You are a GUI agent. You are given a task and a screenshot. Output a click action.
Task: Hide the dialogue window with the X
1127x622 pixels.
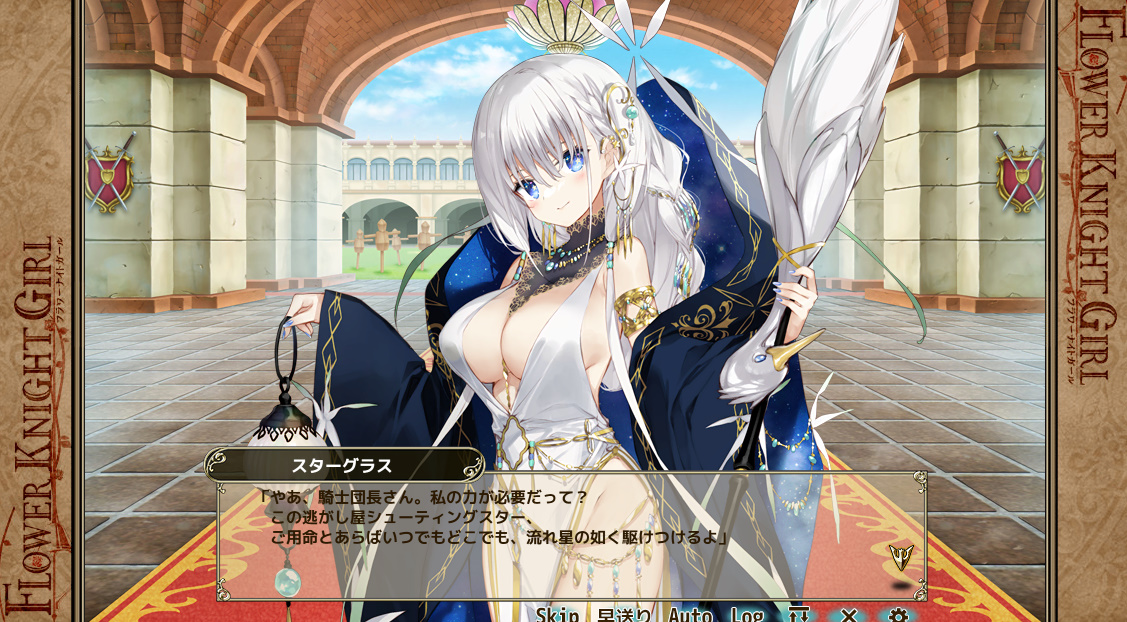click(x=849, y=614)
